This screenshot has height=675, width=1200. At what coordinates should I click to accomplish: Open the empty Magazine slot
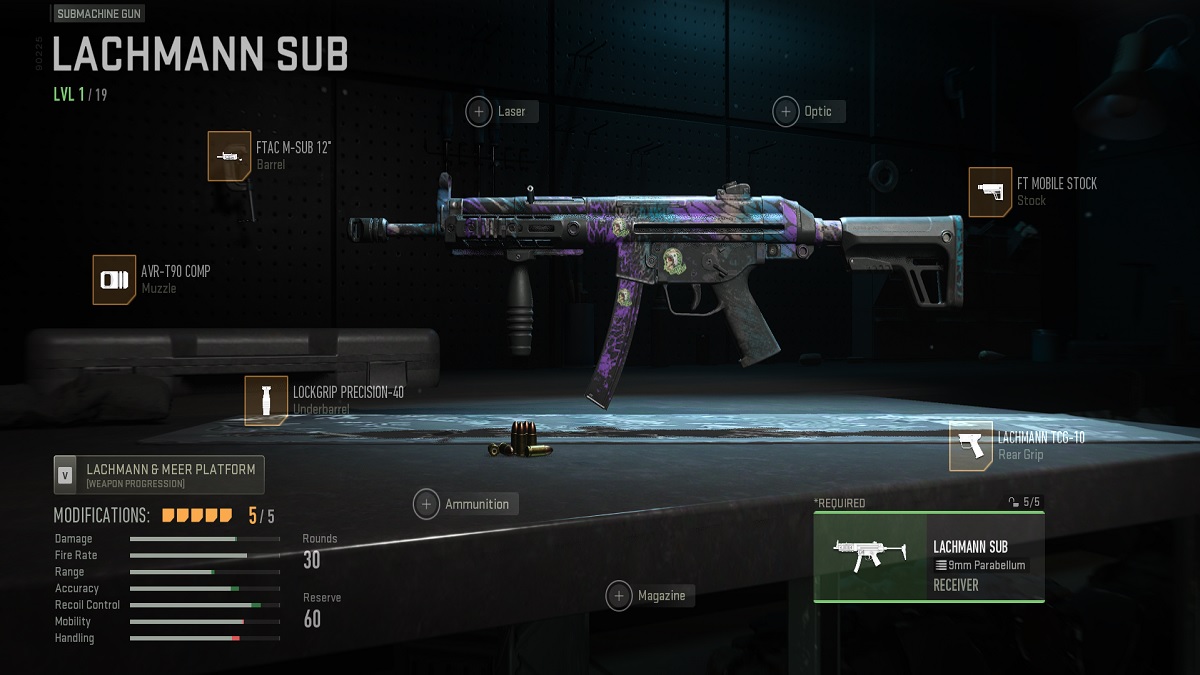[620, 596]
